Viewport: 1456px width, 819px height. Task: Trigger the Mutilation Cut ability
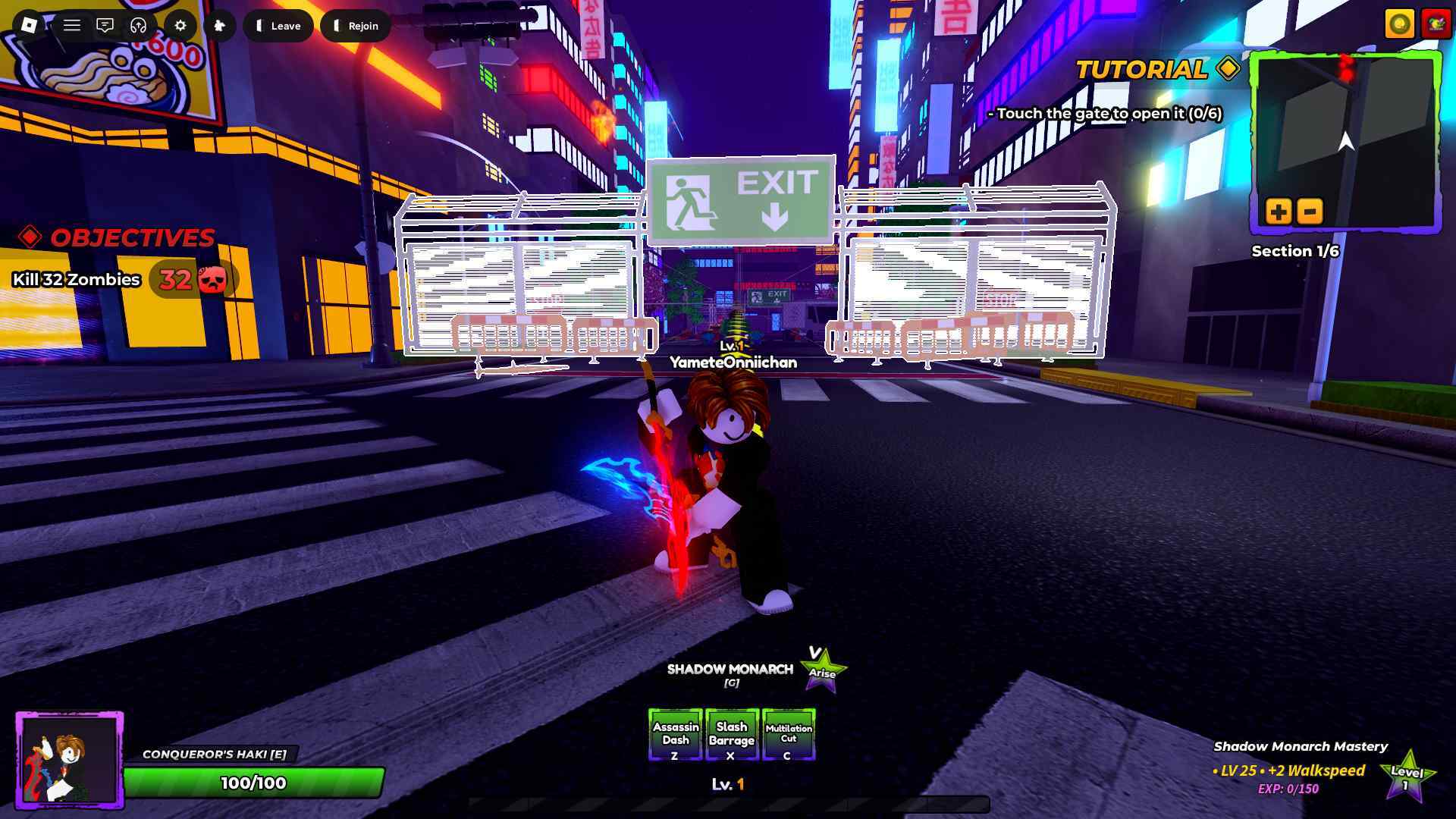click(788, 734)
